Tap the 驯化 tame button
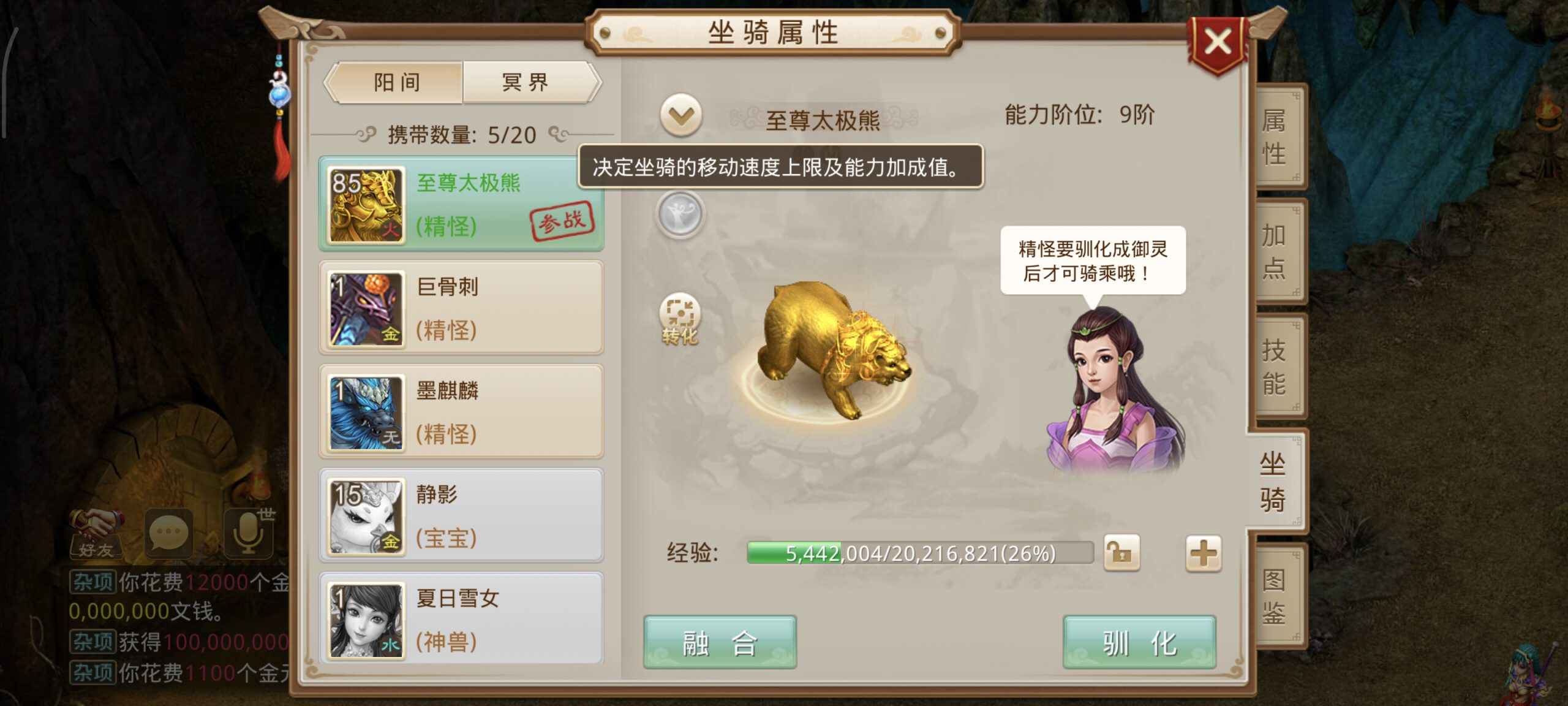Screen dimensions: 1568x706 pyautogui.click(x=1139, y=642)
